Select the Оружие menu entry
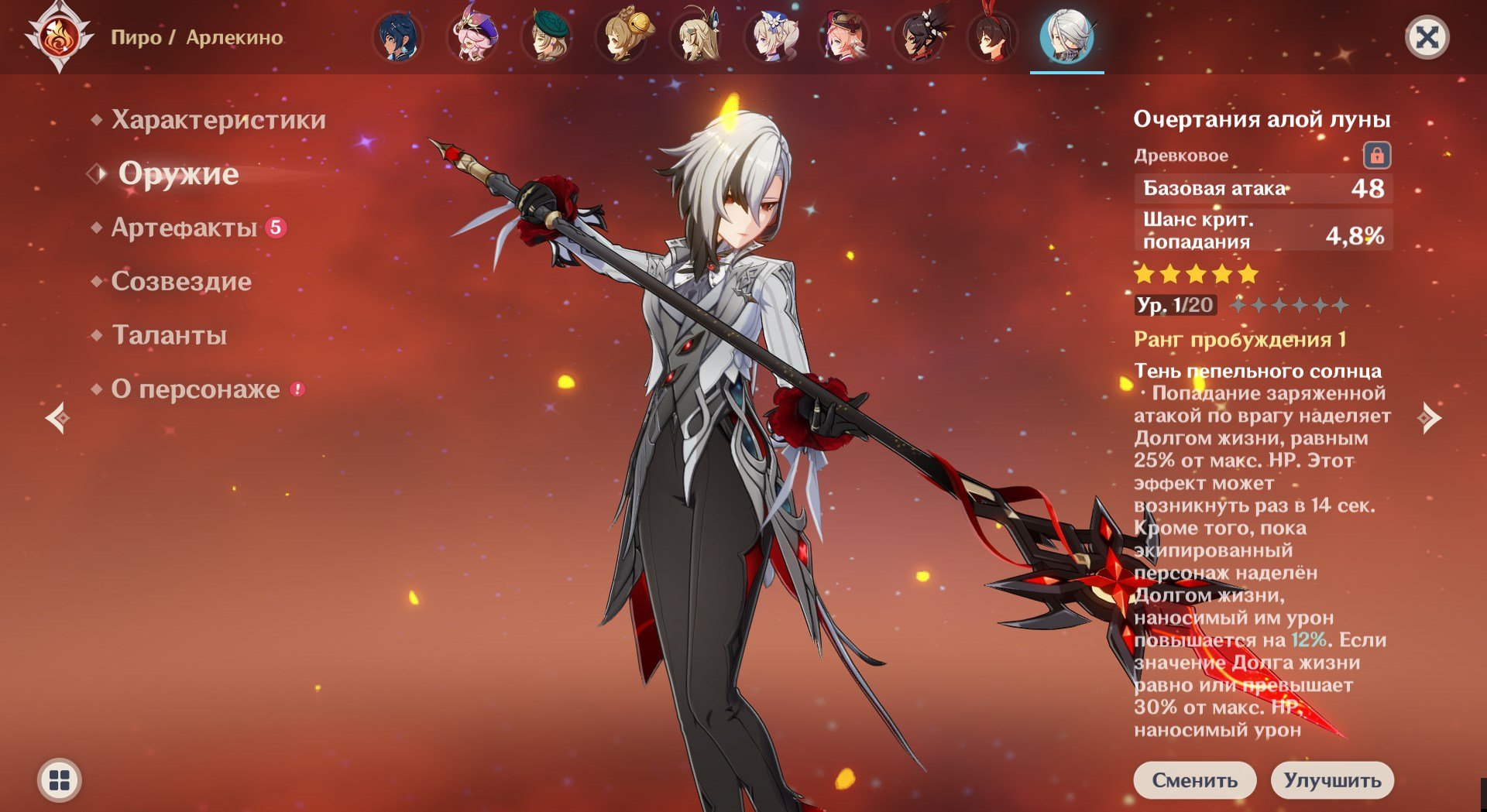 (x=178, y=173)
